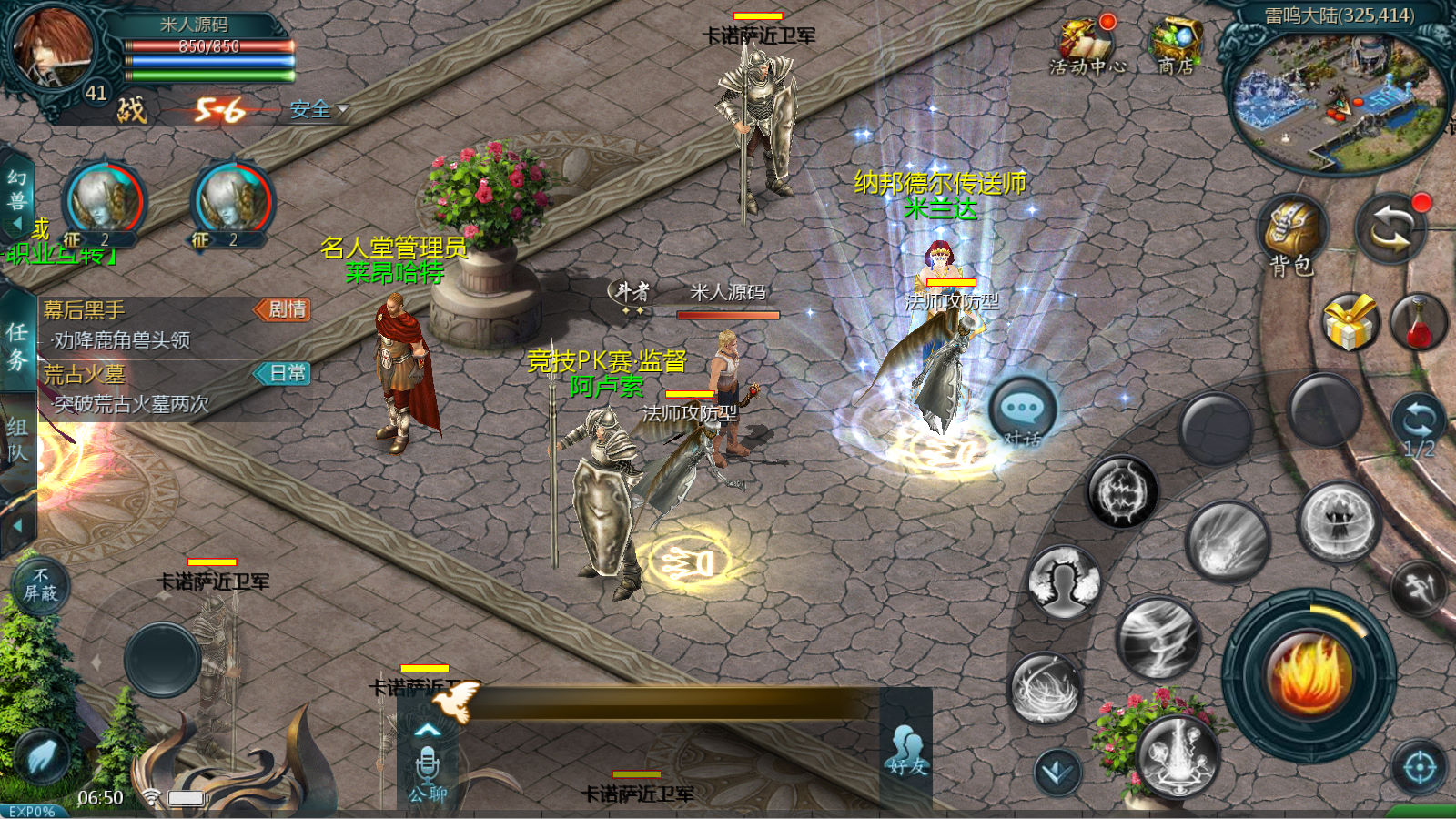Switch to the 组队 team tab
This screenshot has width=1456, height=819.
tap(17, 441)
